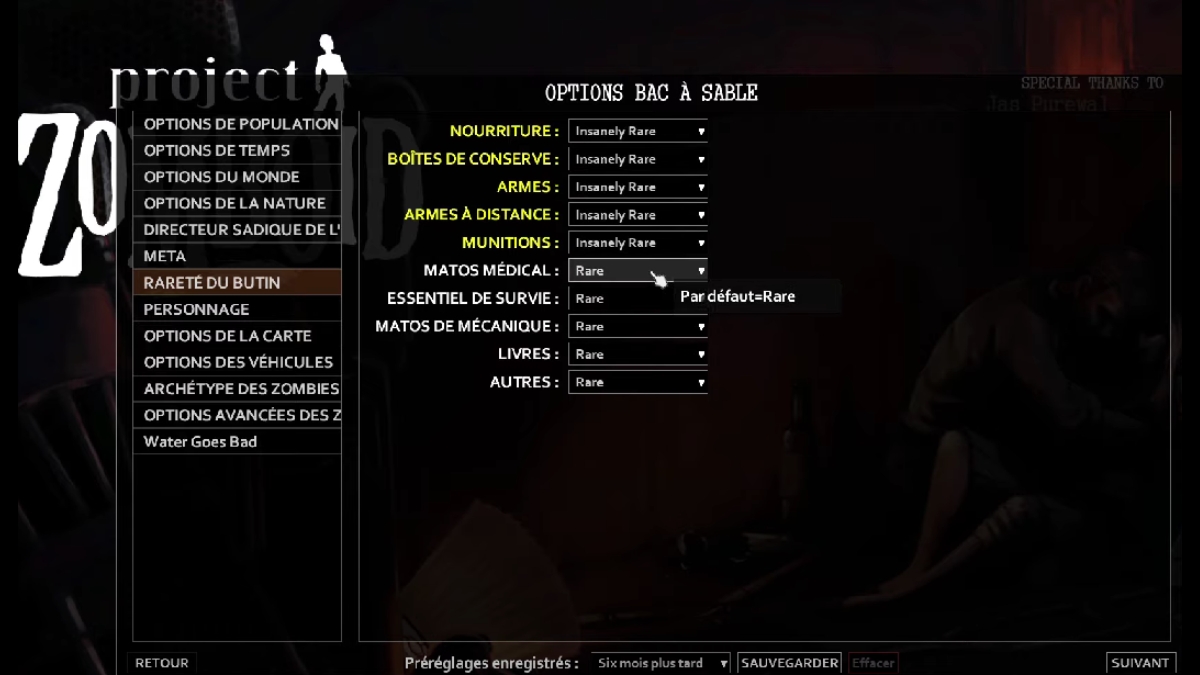Image resolution: width=1200 pixels, height=675 pixels.
Task: Save the preset with Sauvegarder
Action: tap(789, 663)
